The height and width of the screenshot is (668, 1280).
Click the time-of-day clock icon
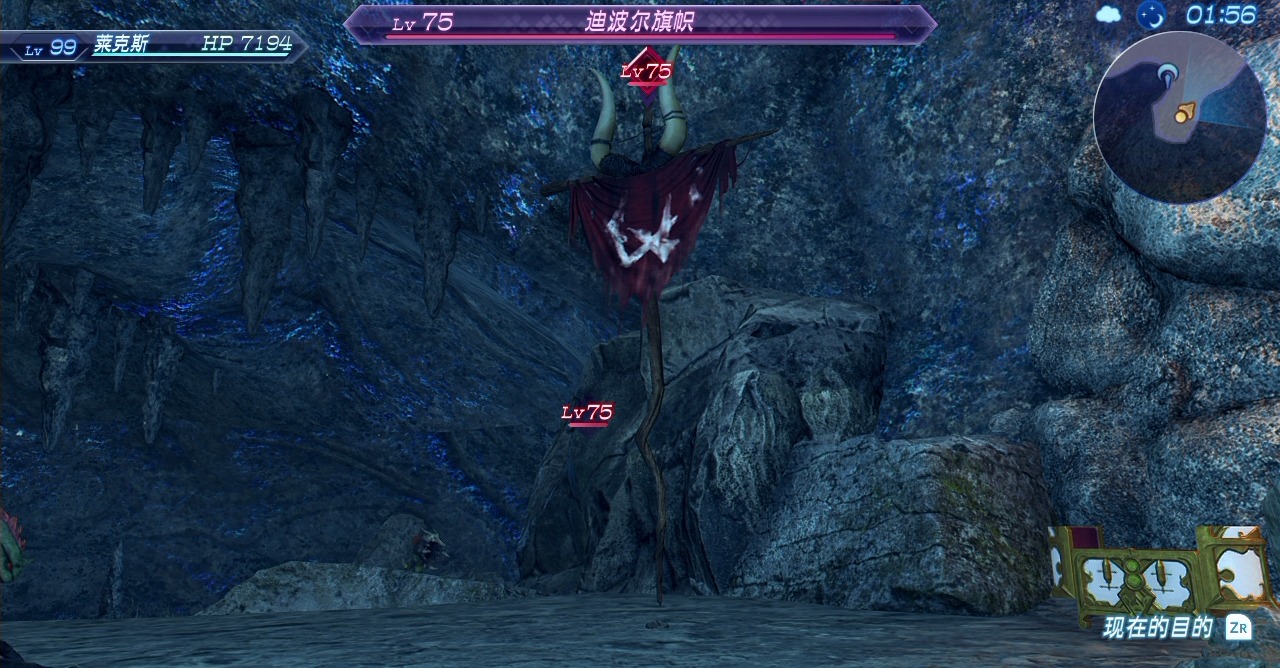point(1151,14)
